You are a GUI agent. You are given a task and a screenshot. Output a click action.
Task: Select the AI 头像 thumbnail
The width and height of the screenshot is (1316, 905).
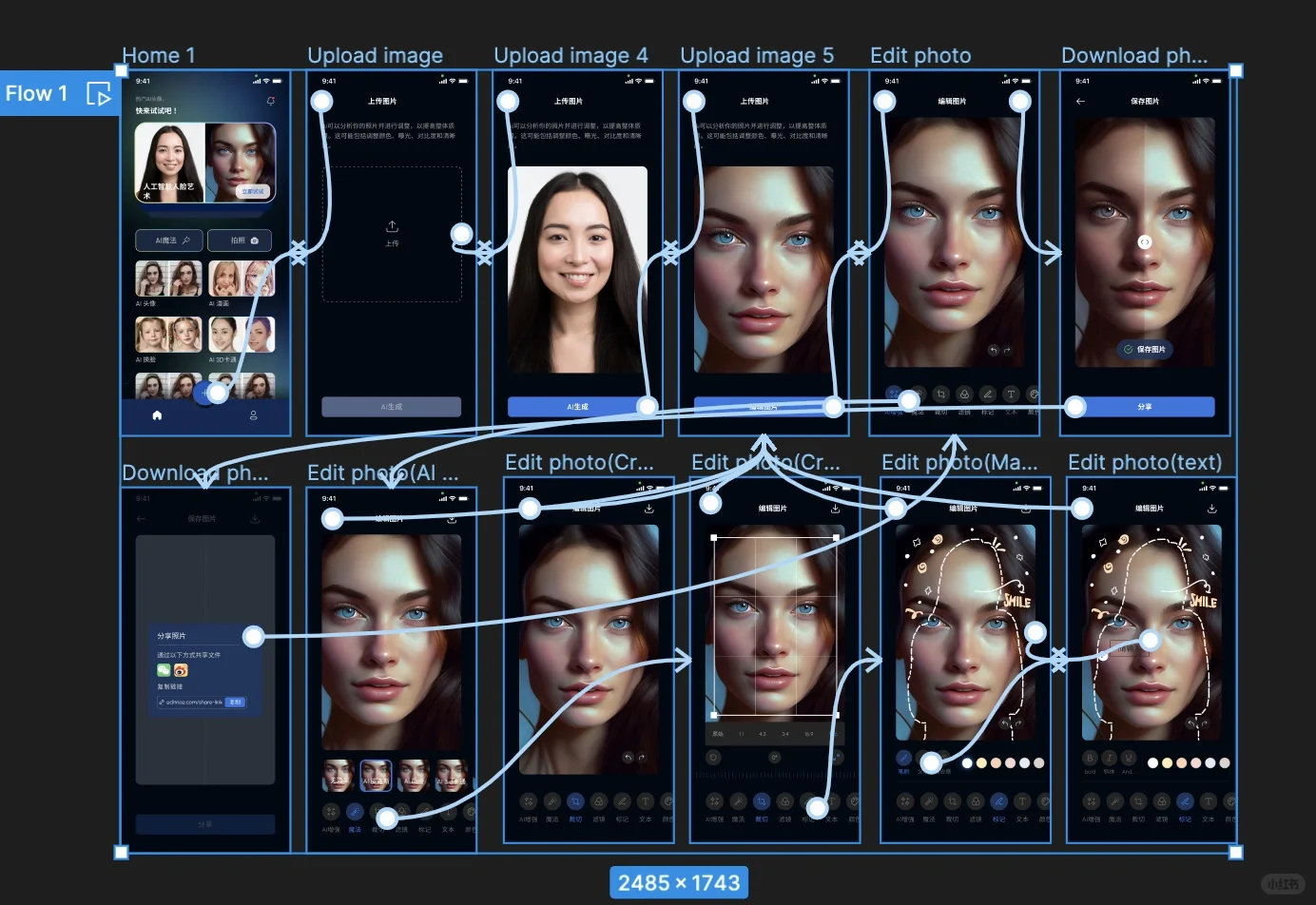coord(168,279)
